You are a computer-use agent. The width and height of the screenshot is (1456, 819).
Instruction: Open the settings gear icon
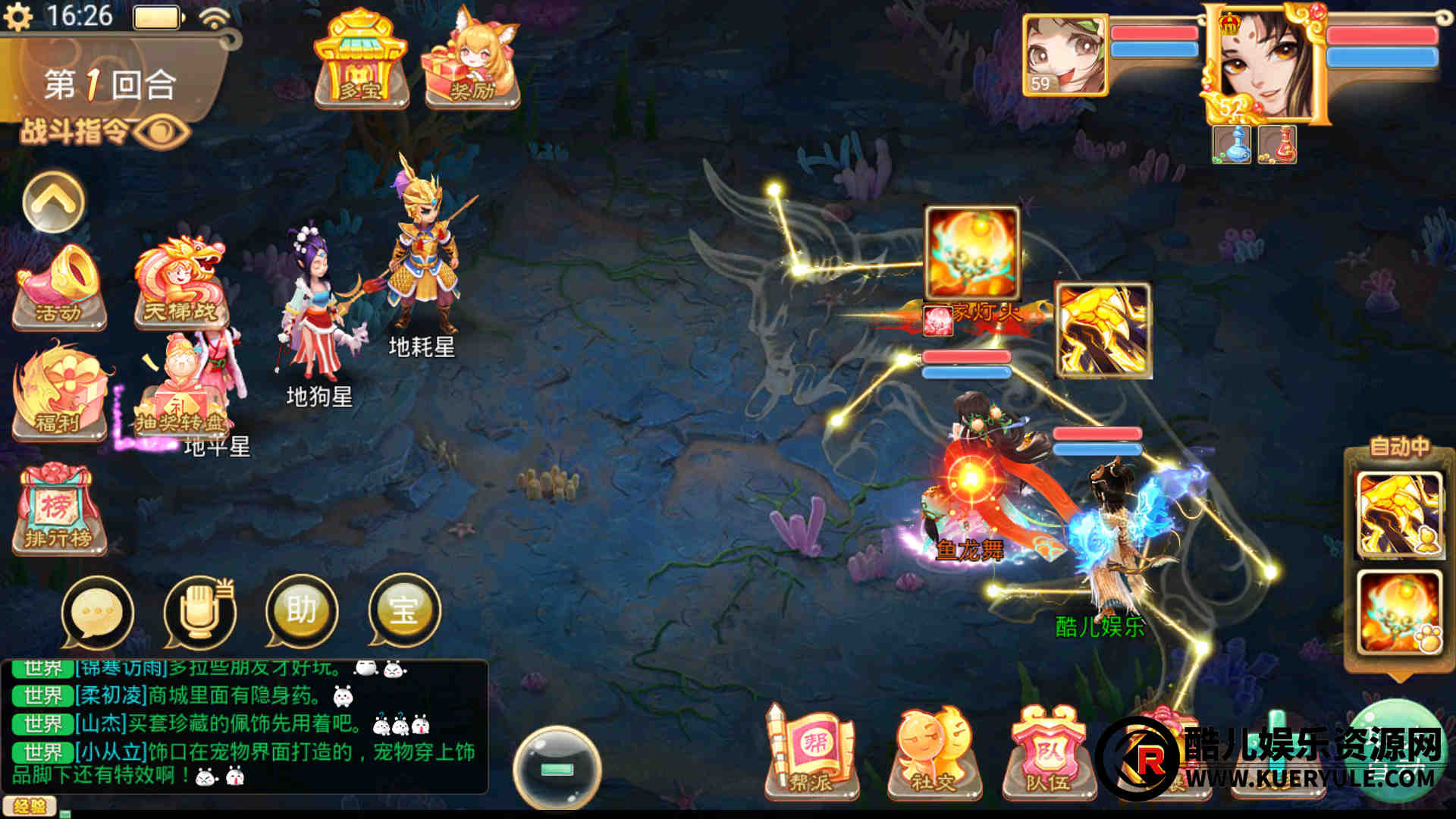click(x=18, y=17)
